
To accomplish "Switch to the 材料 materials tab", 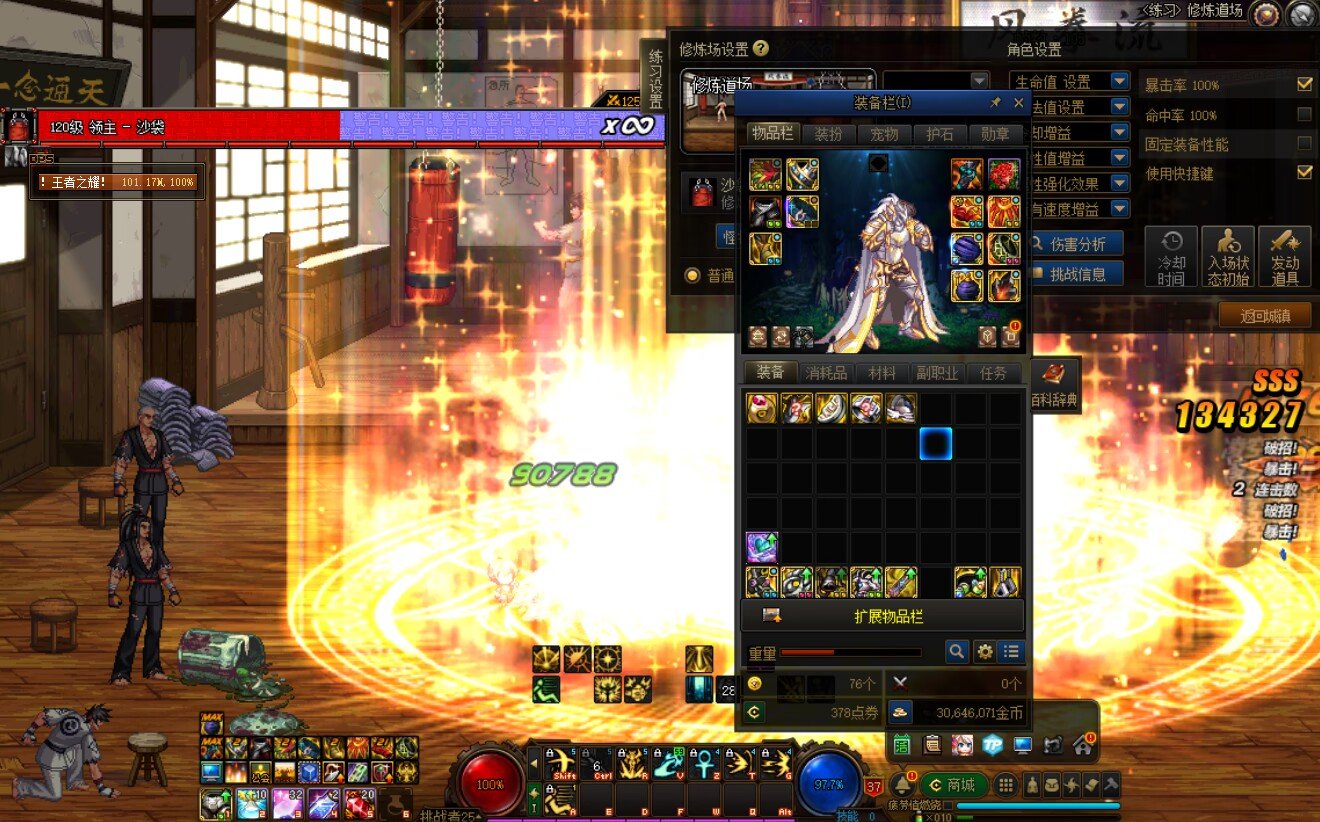I will (881, 373).
